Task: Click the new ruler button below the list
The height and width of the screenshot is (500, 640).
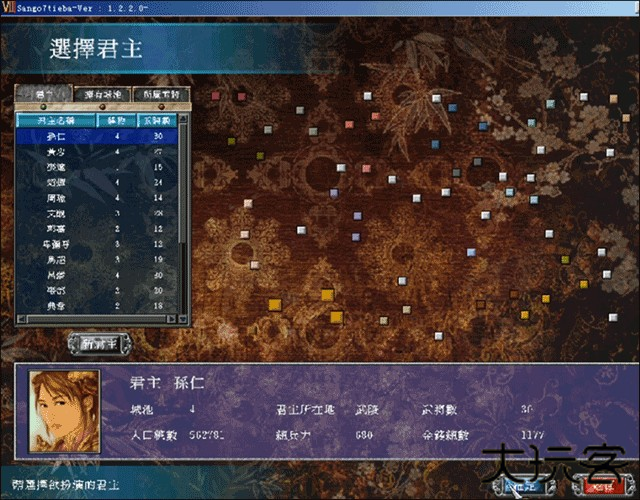Action: click(x=100, y=343)
